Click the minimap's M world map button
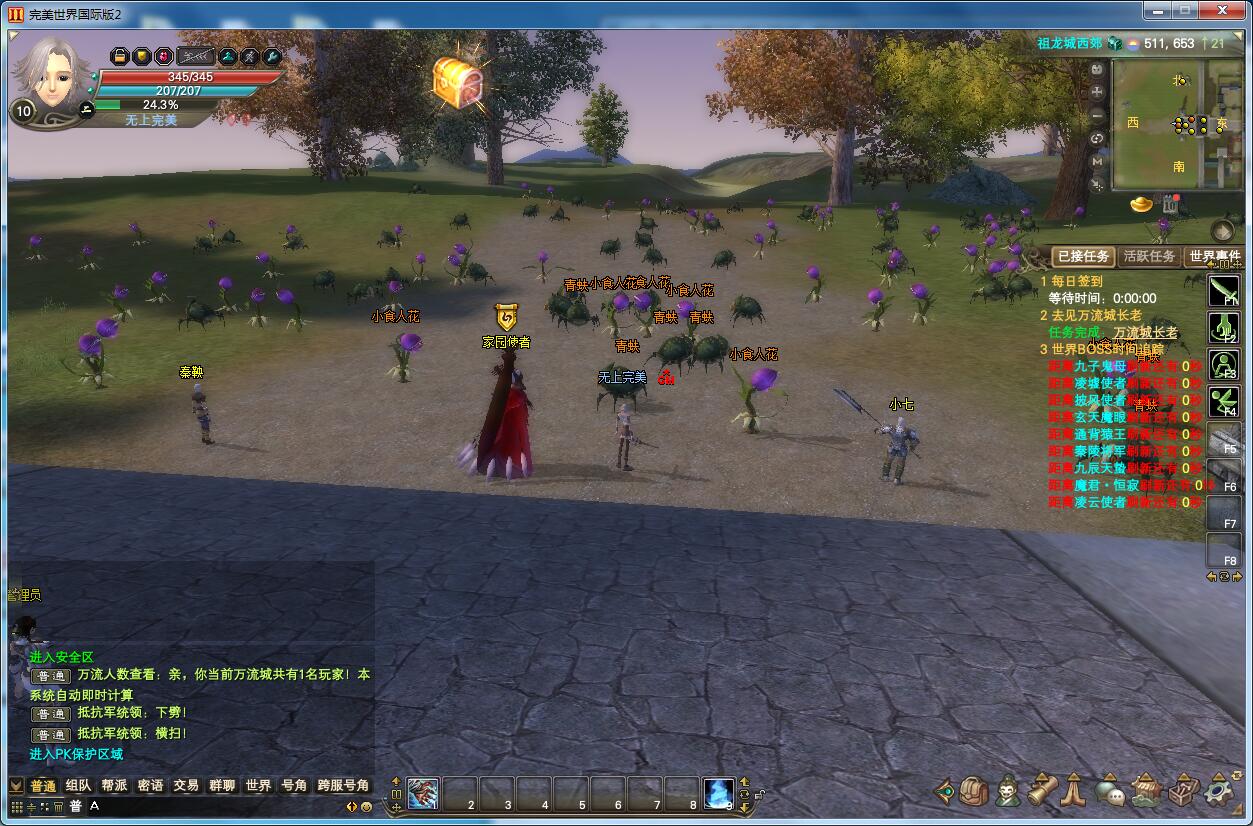This screenshot has height=826, width=1253. click(x=1097, y=160)
